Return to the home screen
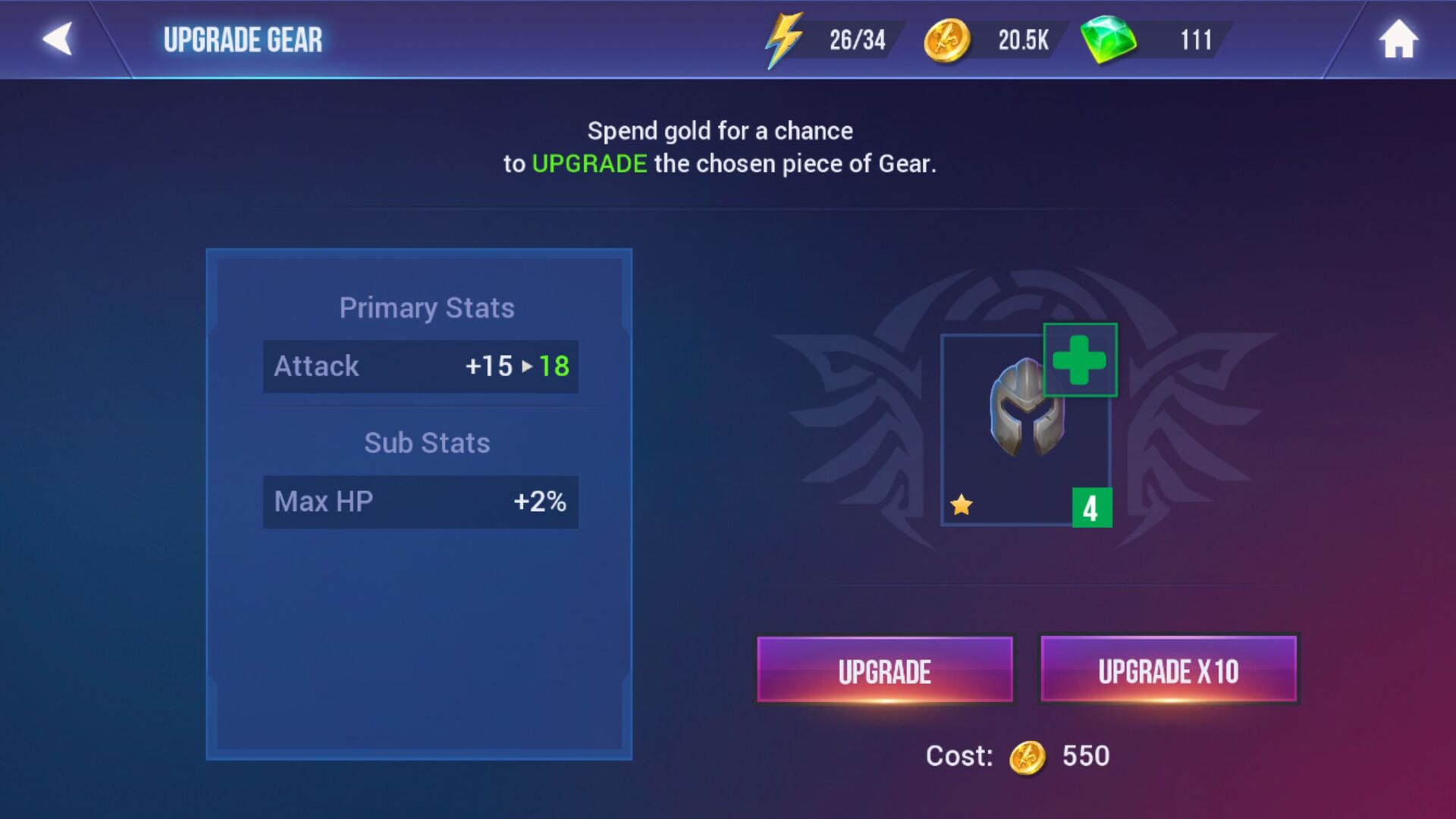Screen dimensions: 1456x819 (x=1398, y=39)
